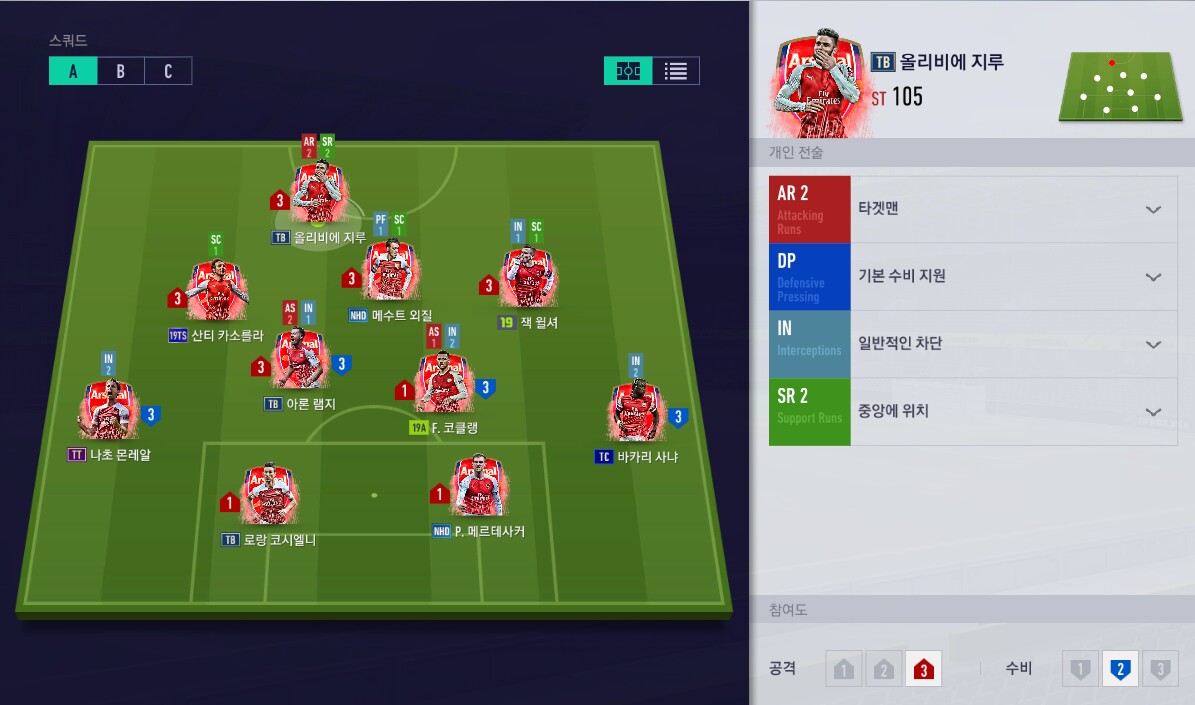The width and height of the screenshot is (1195, 705).
Task: Switch to squad tab C
Action: click(x=168, y=71)
